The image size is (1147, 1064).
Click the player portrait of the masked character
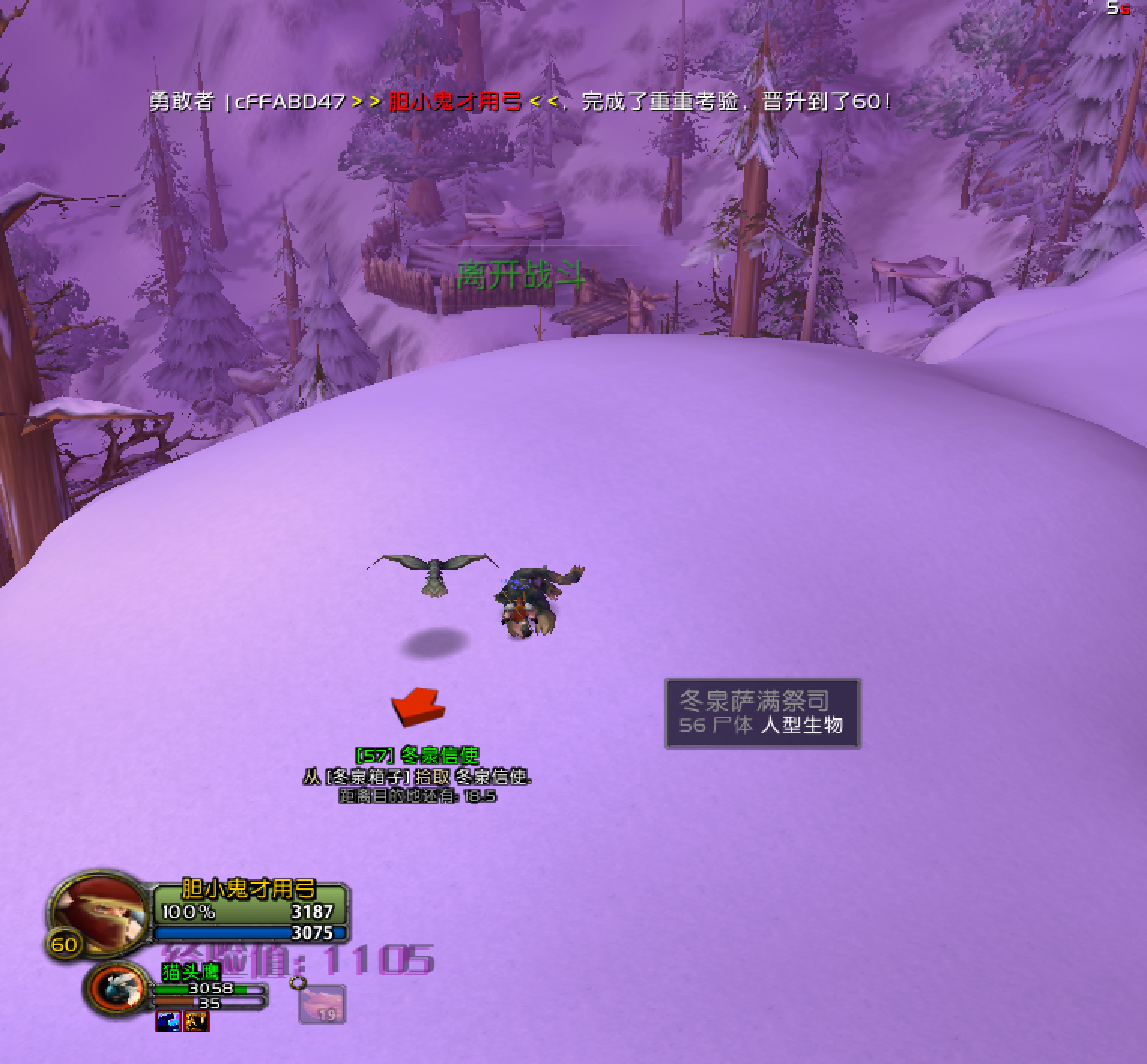[98, 911]
